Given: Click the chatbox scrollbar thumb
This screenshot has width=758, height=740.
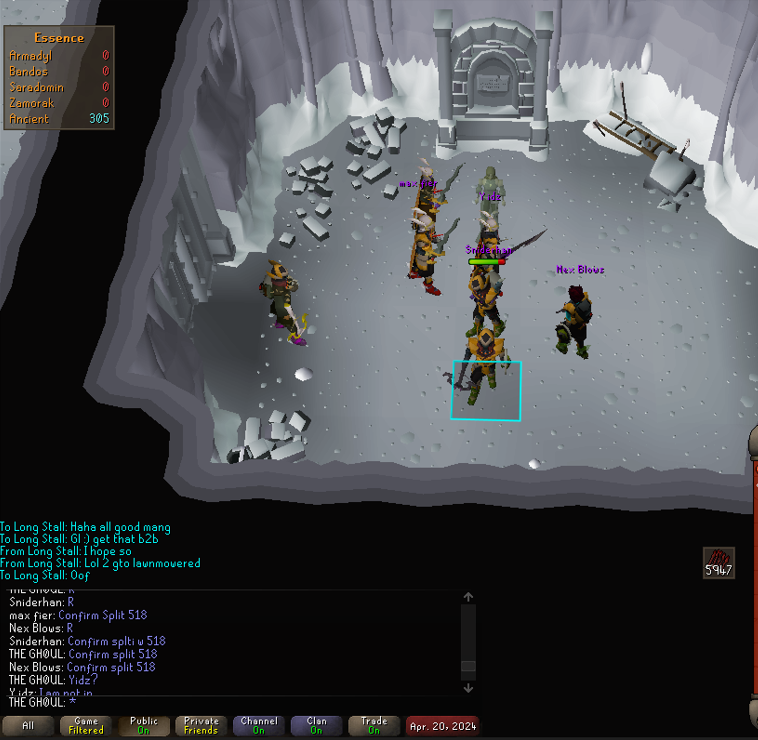Looking at the screenshot, I should (x=468, y=667).
